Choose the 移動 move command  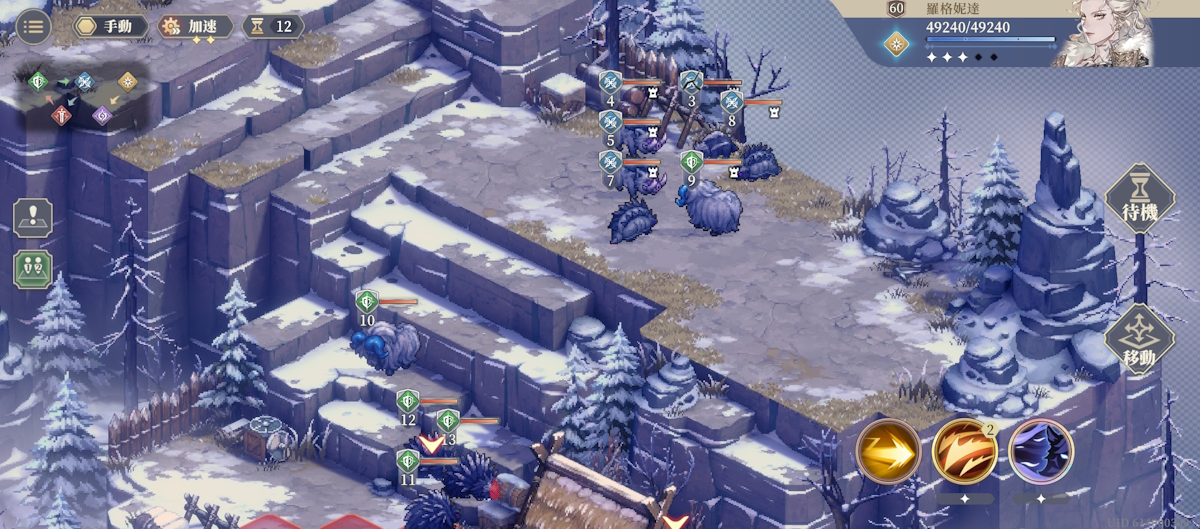1139,340
